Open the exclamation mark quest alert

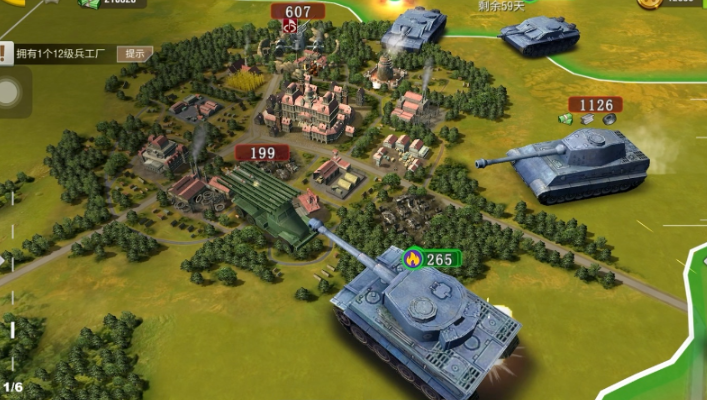click(6, 53)
